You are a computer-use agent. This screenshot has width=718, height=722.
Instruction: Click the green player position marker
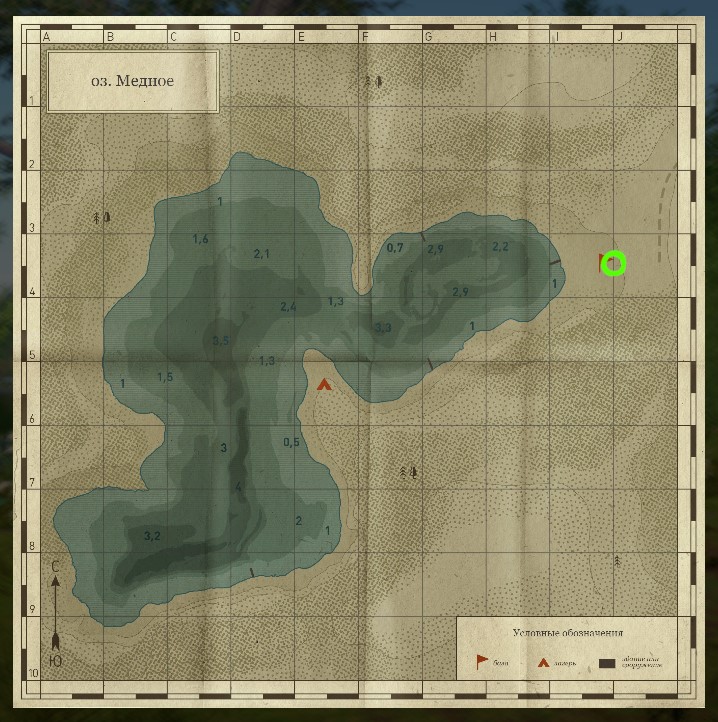pos(614,264)
